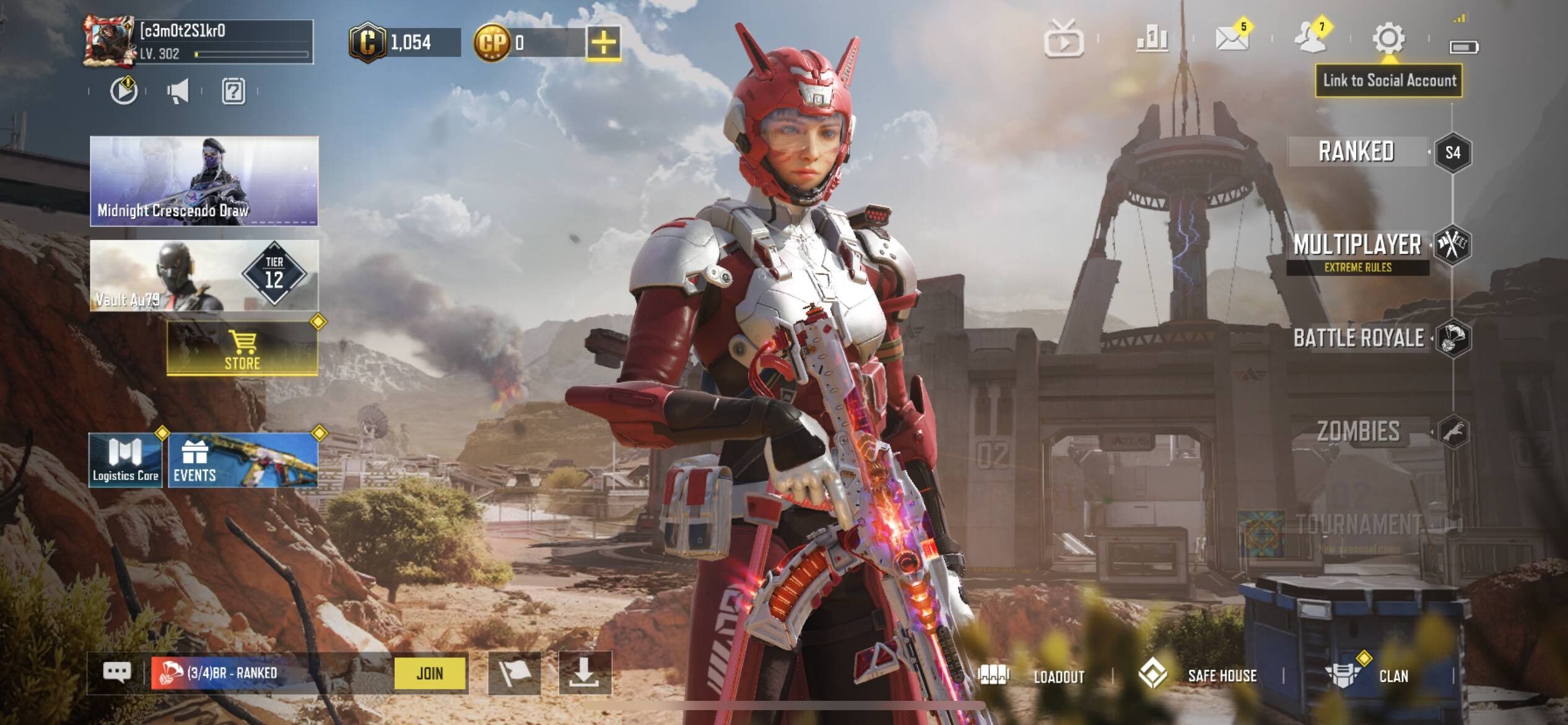1568x725 pixels.
Task: Open the player profile avatar
Action: coord(109,41)
